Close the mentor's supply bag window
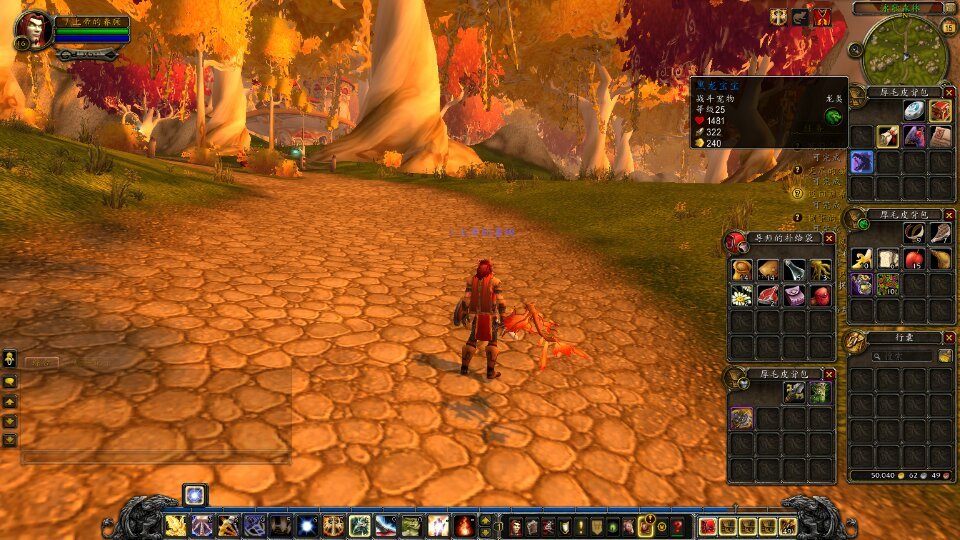Screen dimensions: 960x540 pos(829,238)
